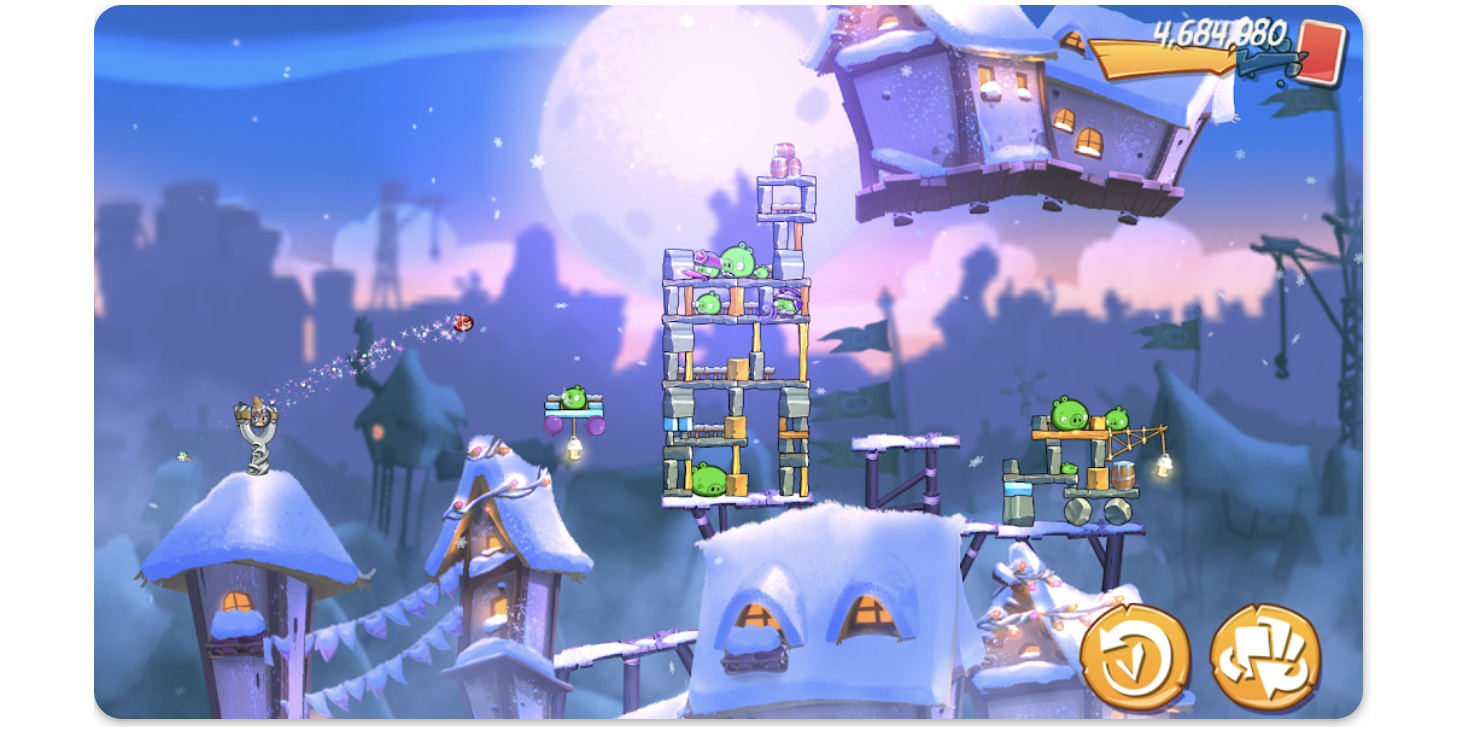Tap the pig atop the tall wooden tower
Image resolution: width=1460 pixels, height=730 pixels.
point(737,258)
